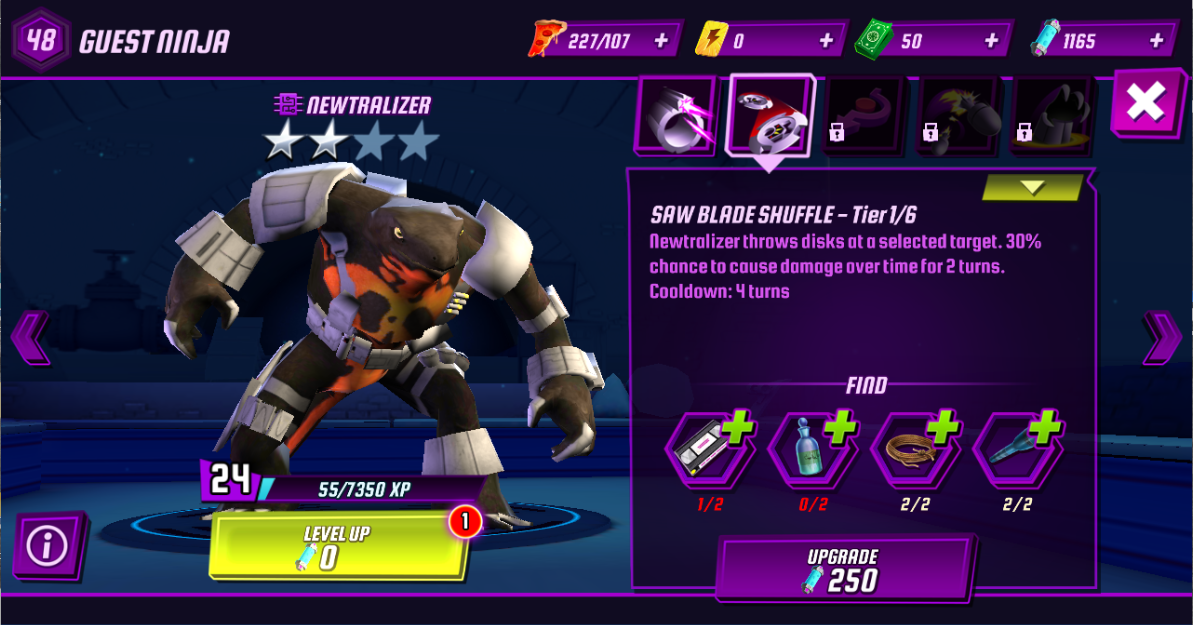
Task: Collapse the ability panel with yellow dropdown arrow
Action: pos(1032,188)
